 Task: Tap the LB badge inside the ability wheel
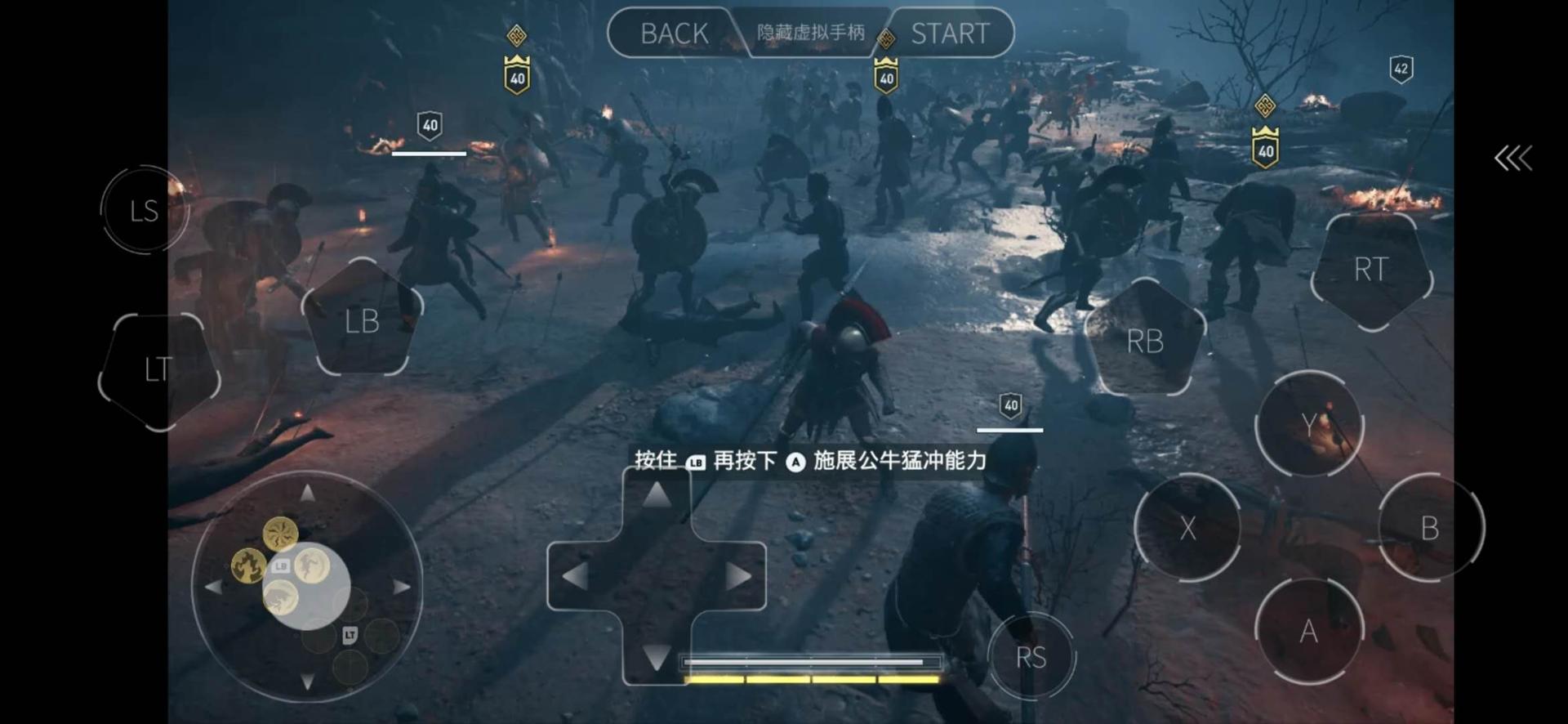click(280, 565)
